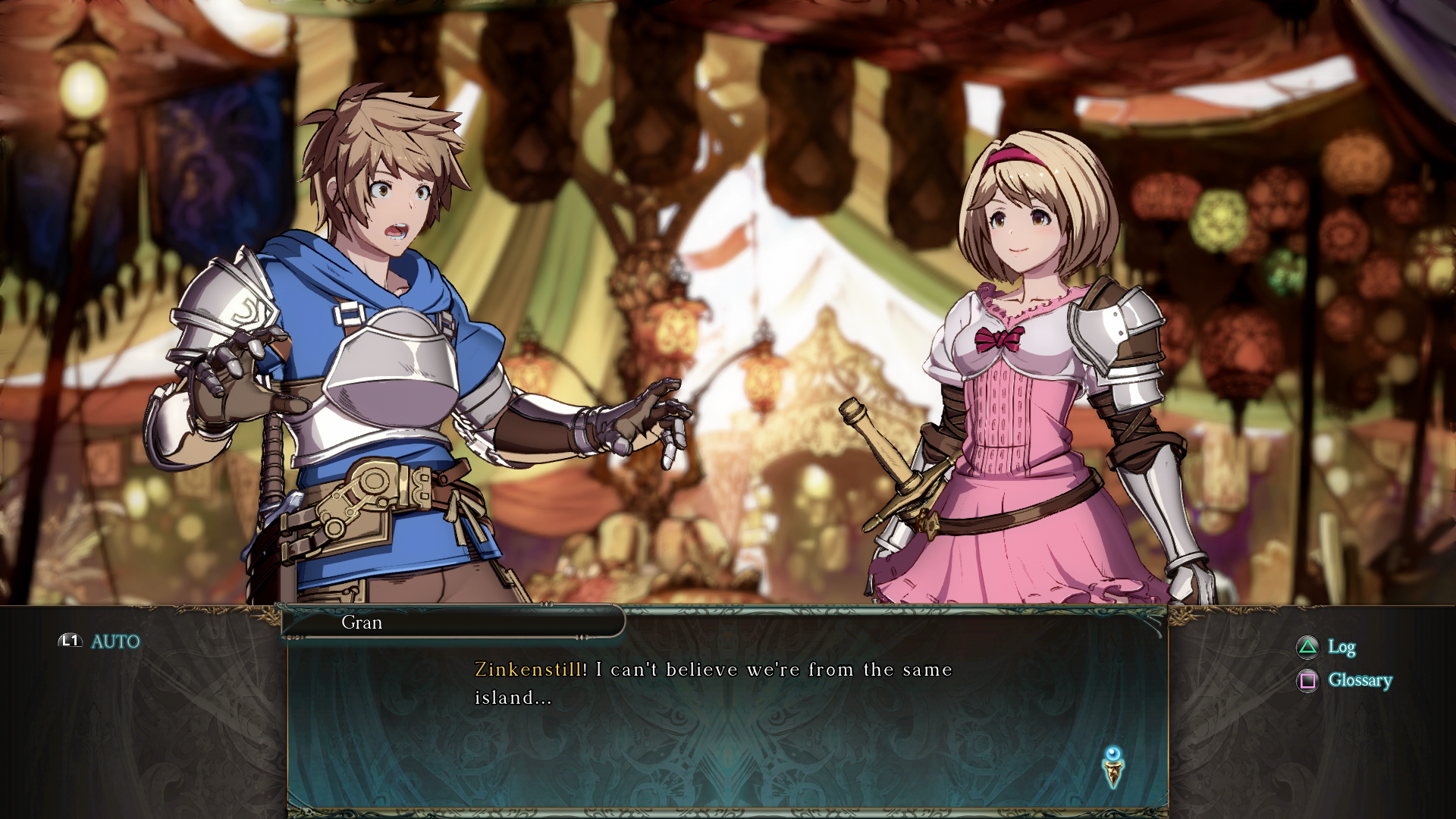Toggle AUTO dialogue advance

[x=101, y=642]
